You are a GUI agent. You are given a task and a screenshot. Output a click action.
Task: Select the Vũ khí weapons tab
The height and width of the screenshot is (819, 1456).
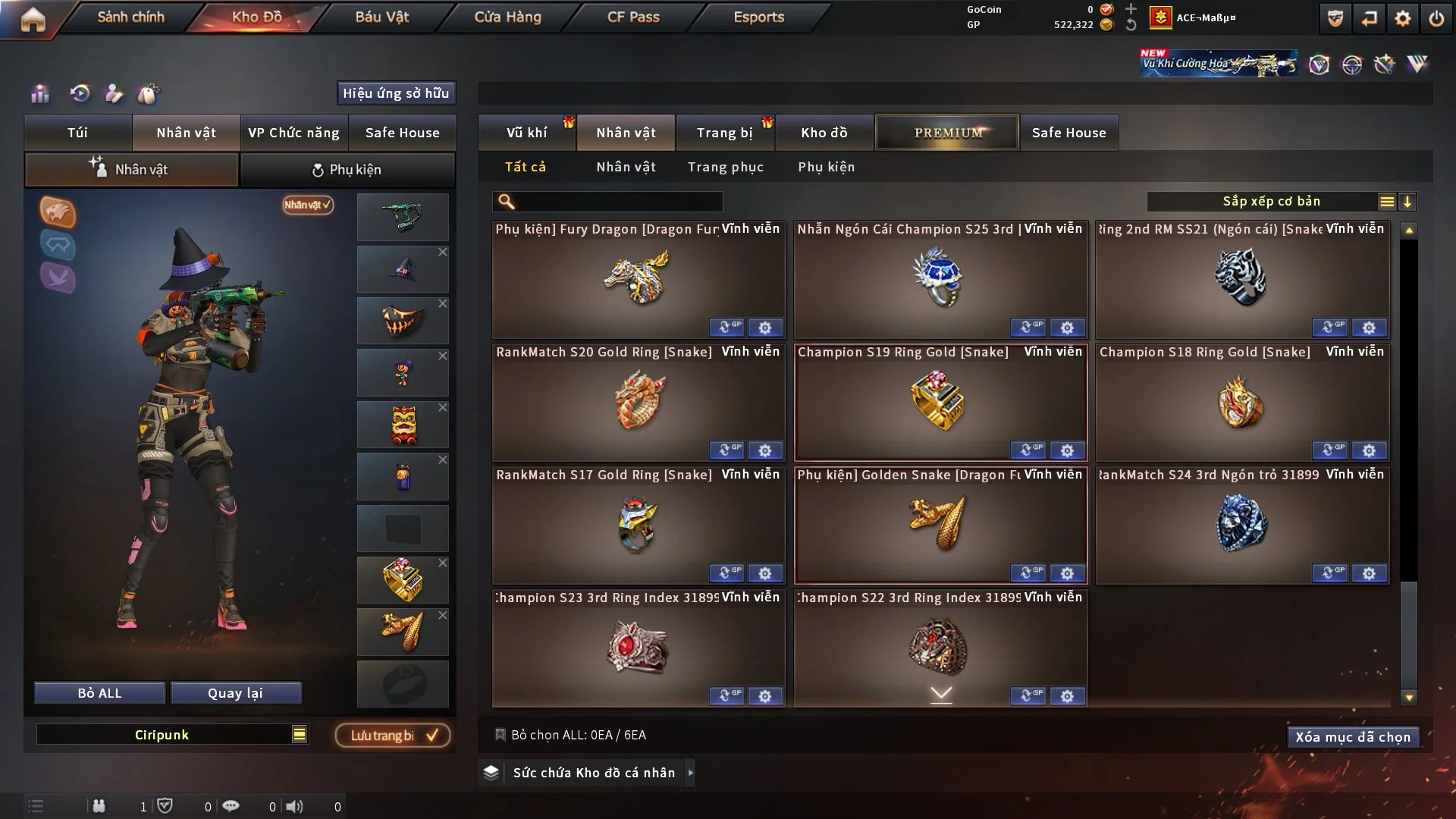click(x=526, y=133)
